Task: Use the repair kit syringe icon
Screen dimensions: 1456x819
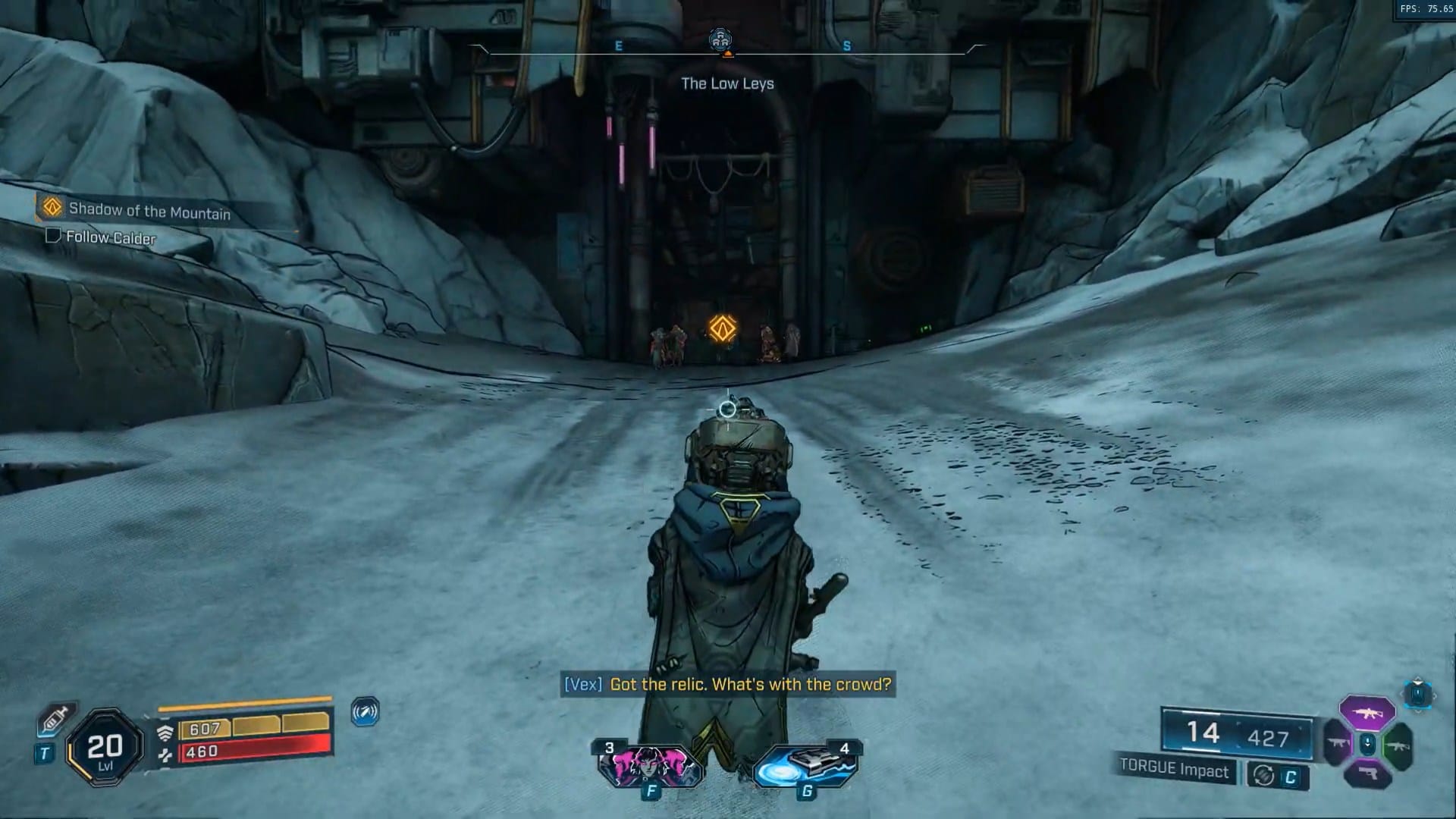Action: coord(56,717)
